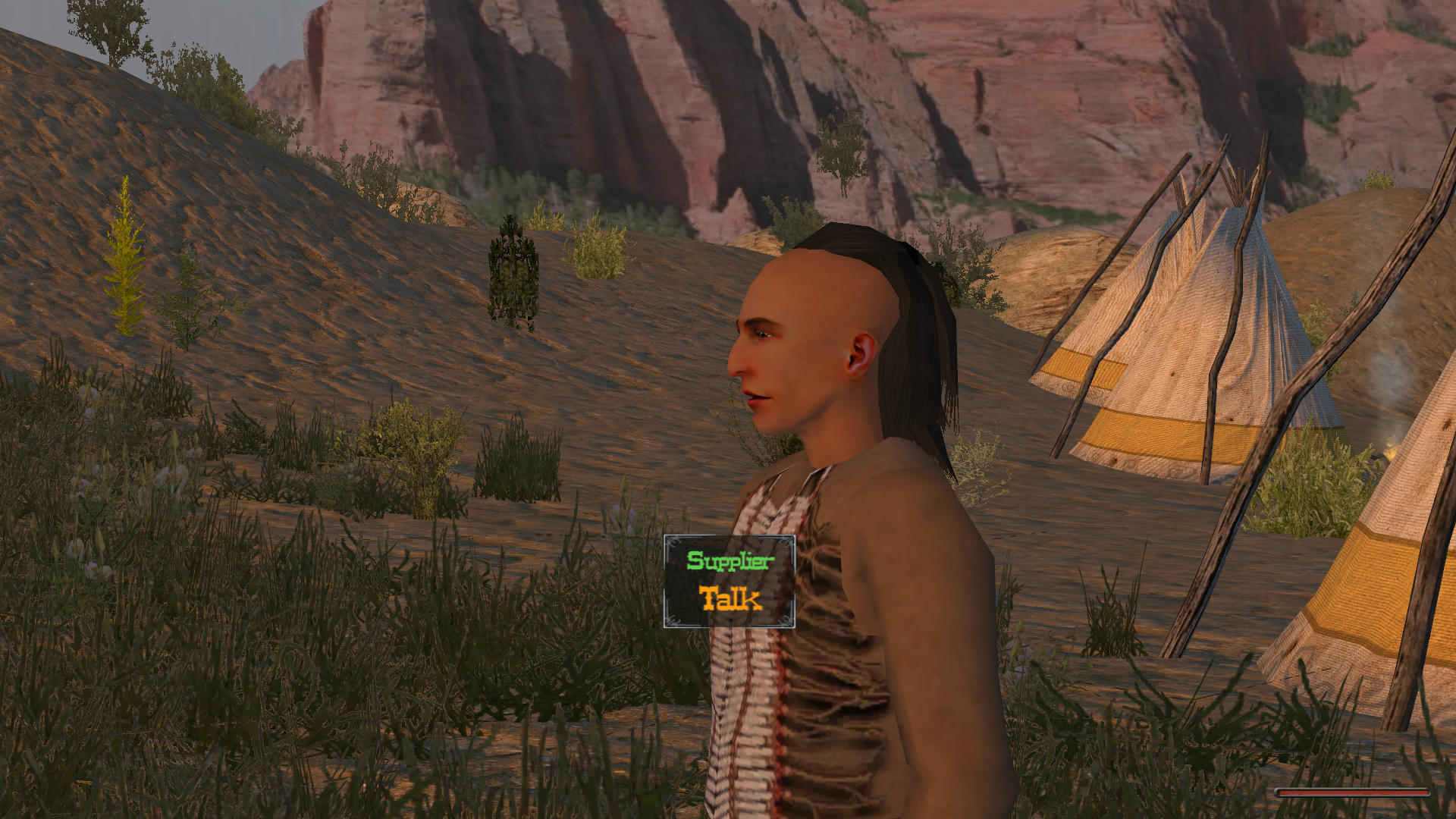Choose Talk on the Supplier prompt
Viewport: 1456px width, 819px height.
730,599
